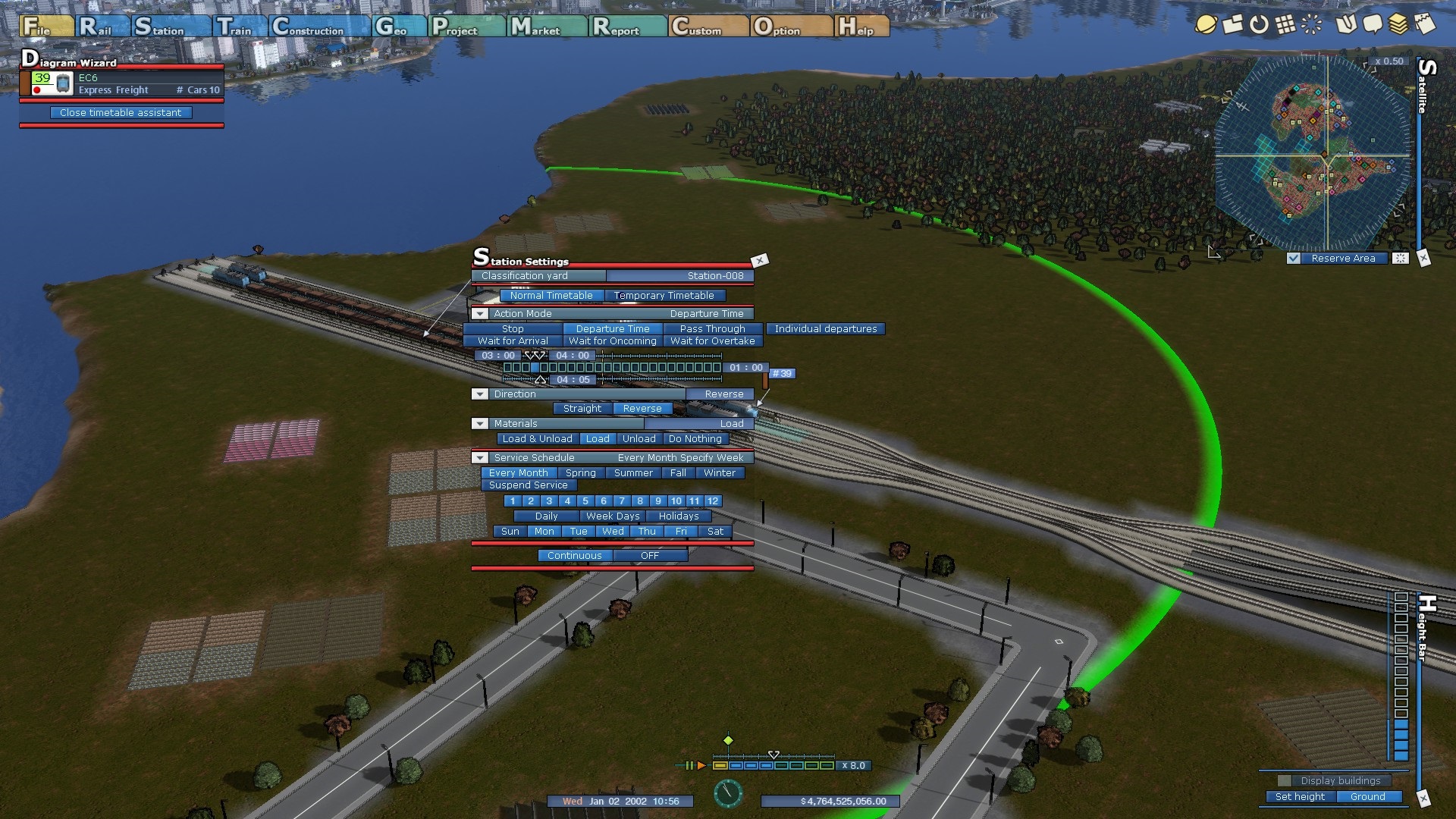Turn Continuous setting OFF

pos(649,556)
